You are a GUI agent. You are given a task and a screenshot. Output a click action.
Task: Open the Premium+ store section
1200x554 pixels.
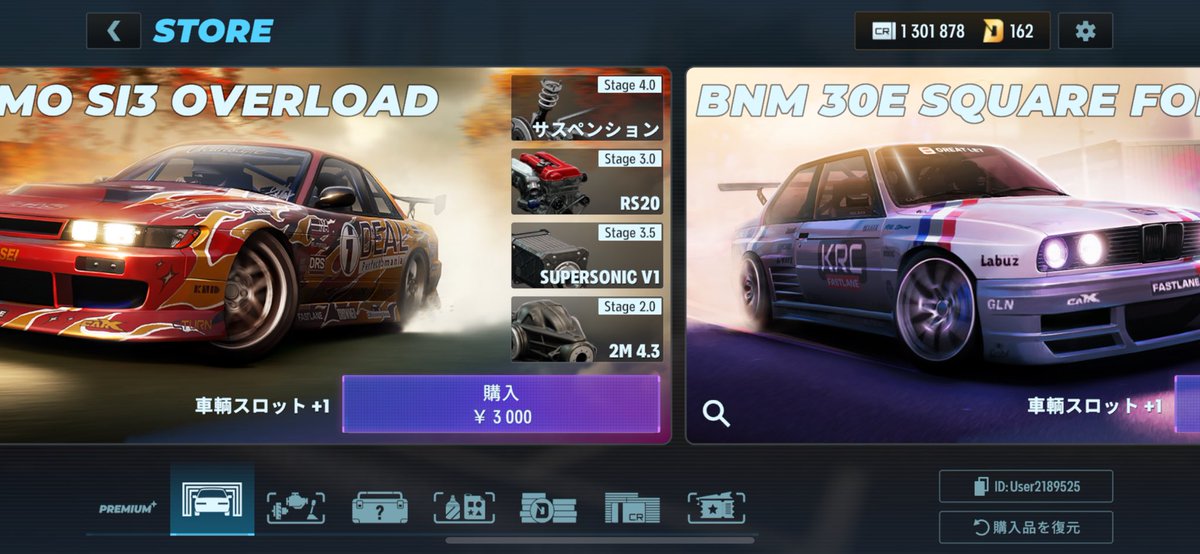click(x=127, y=508)
